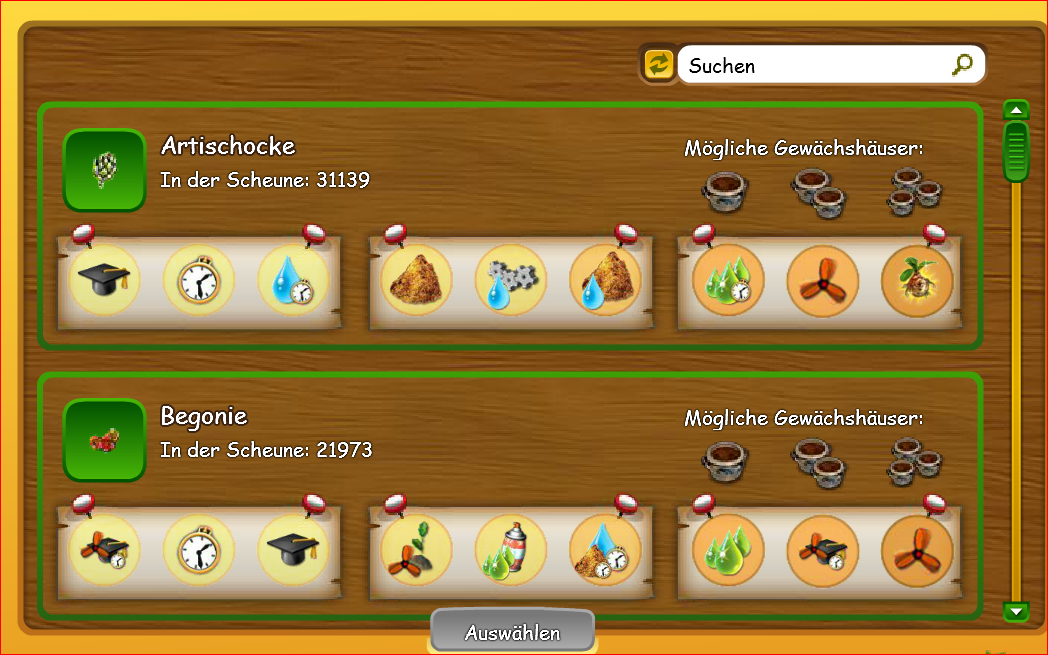Viewport: 1048px width, 655px height.
Task: Click the Auswählen button
Action: (x=512, y=632)
